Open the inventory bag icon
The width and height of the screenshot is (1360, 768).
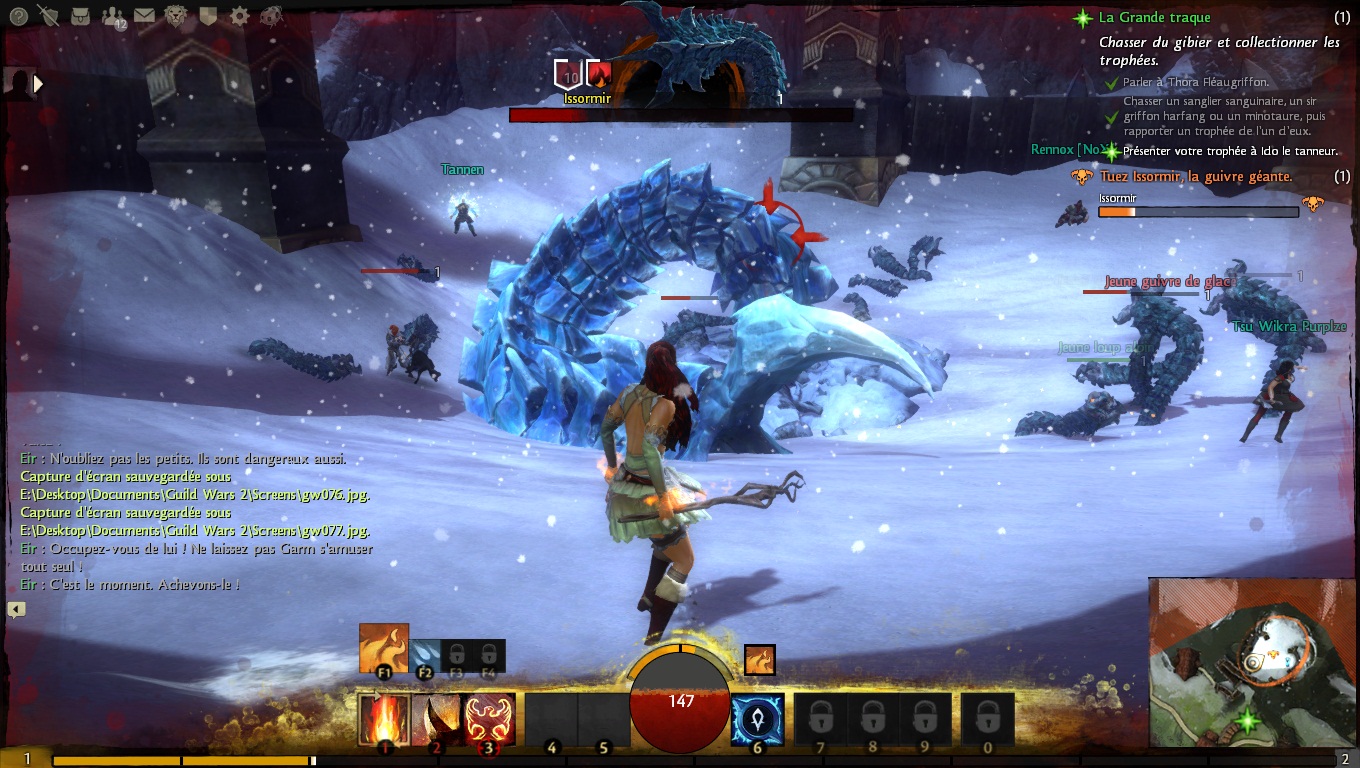81,16
